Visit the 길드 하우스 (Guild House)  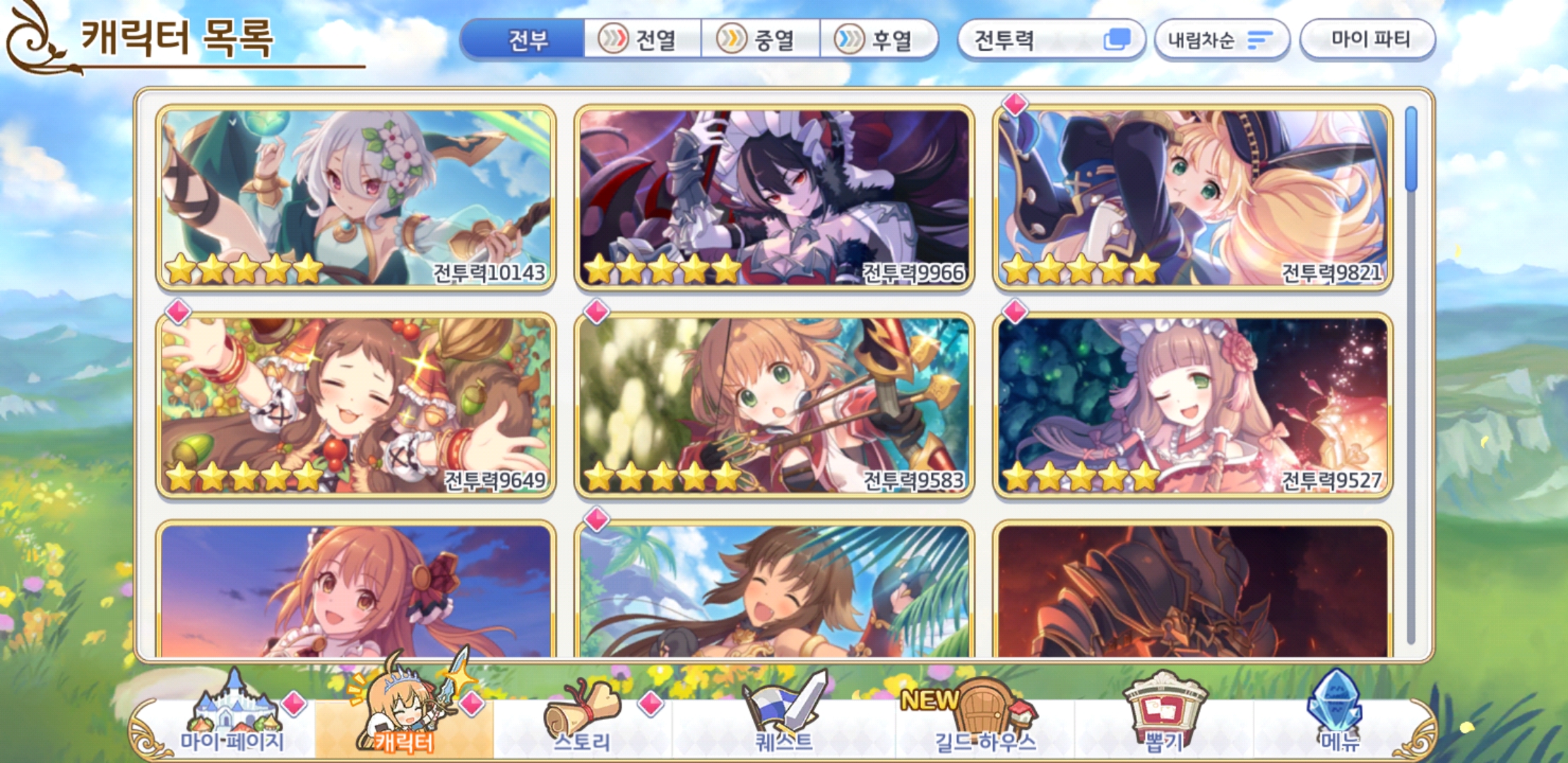click(985, 721)
